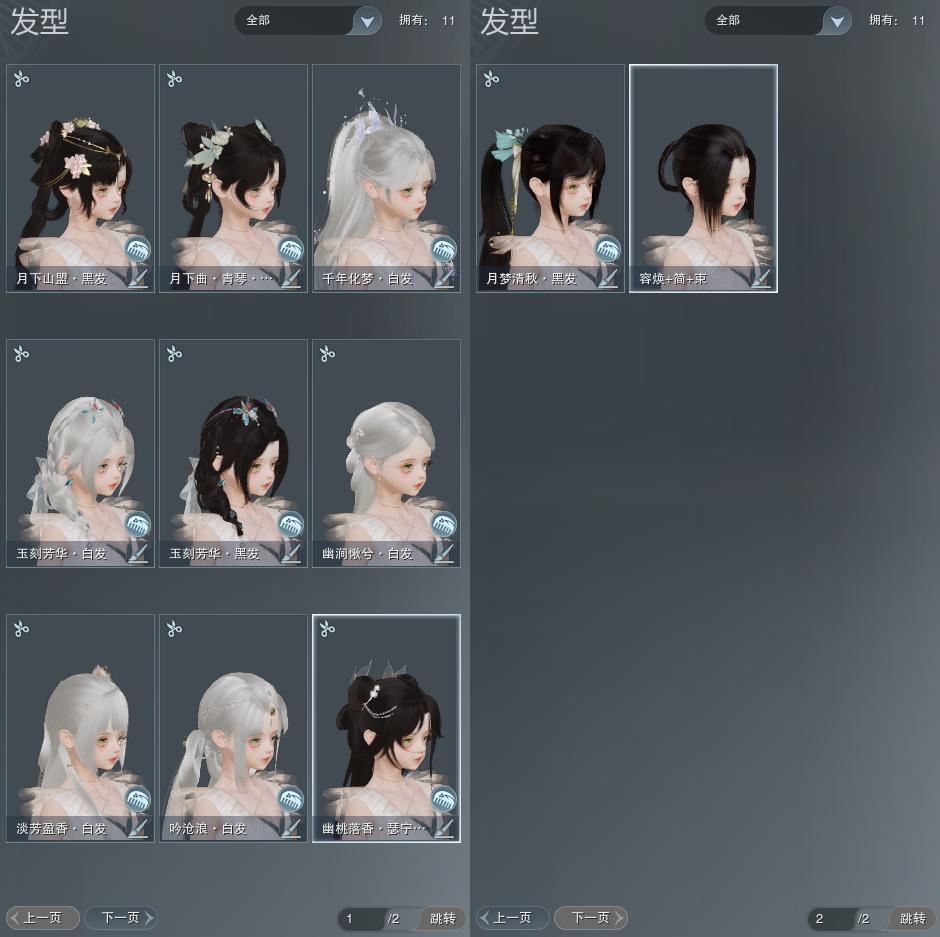
Task: Choose the 吟沧浪·白发 hairstyle
Action: 233,720
